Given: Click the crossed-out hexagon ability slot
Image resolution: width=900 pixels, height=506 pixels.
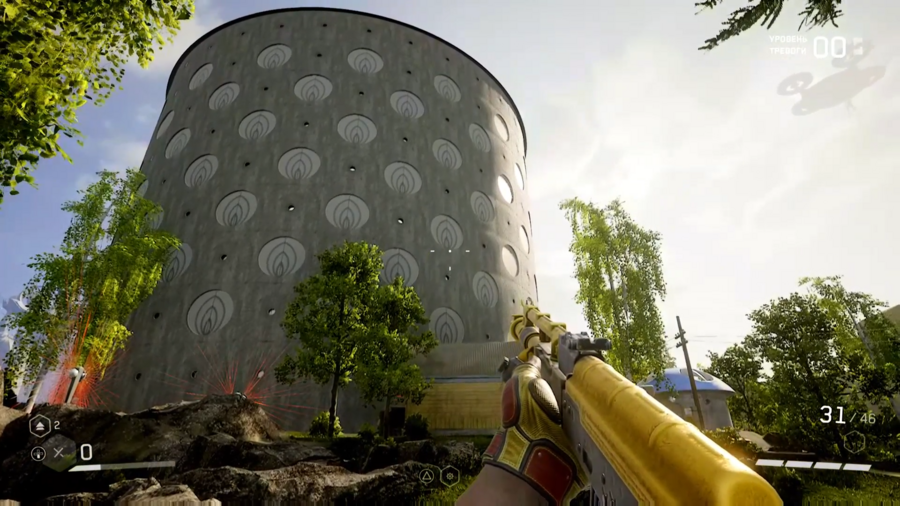Looking at the screenshot, I should point(58,452).
